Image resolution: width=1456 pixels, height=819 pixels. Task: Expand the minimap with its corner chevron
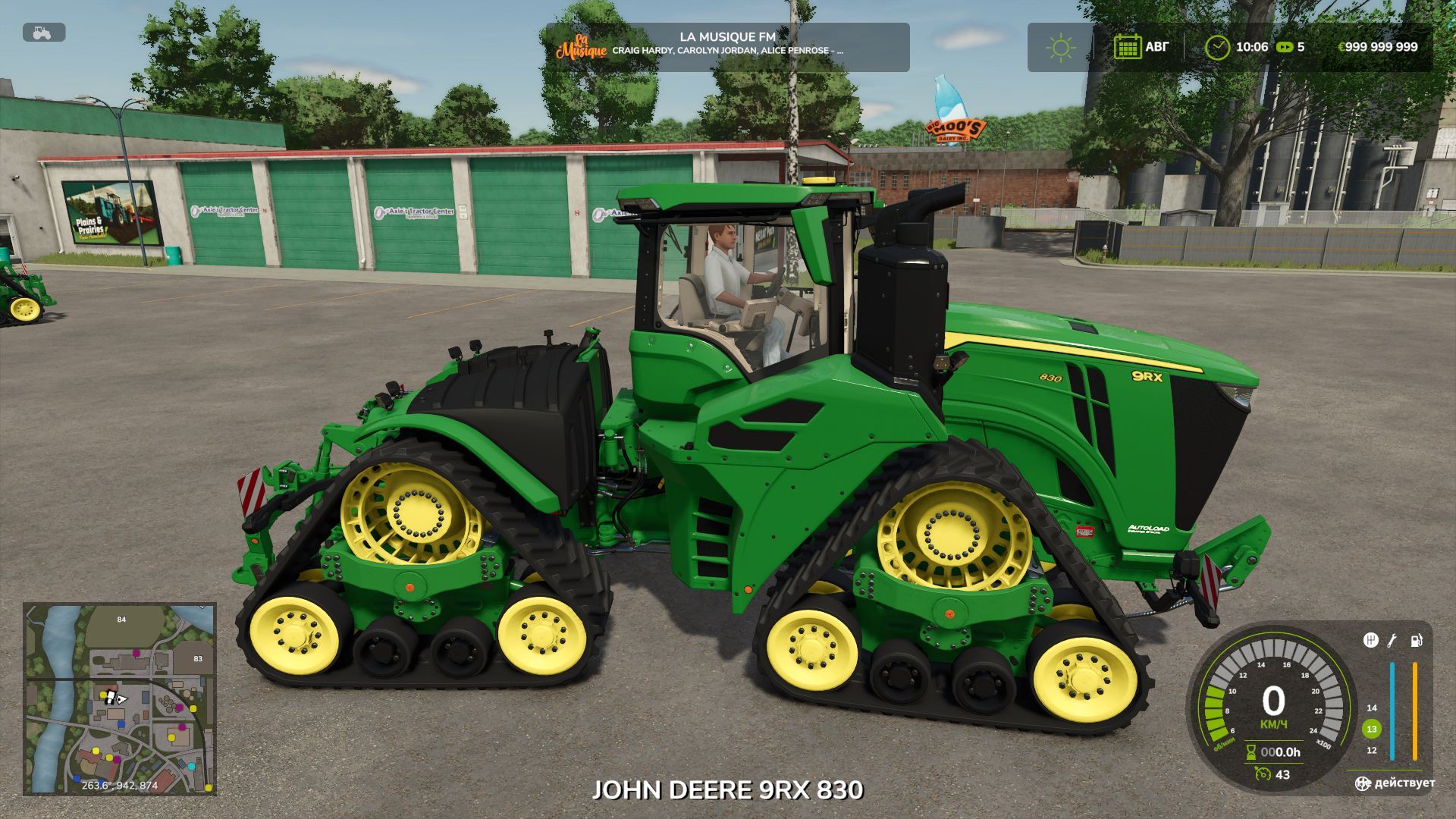[x=201, y=608]
